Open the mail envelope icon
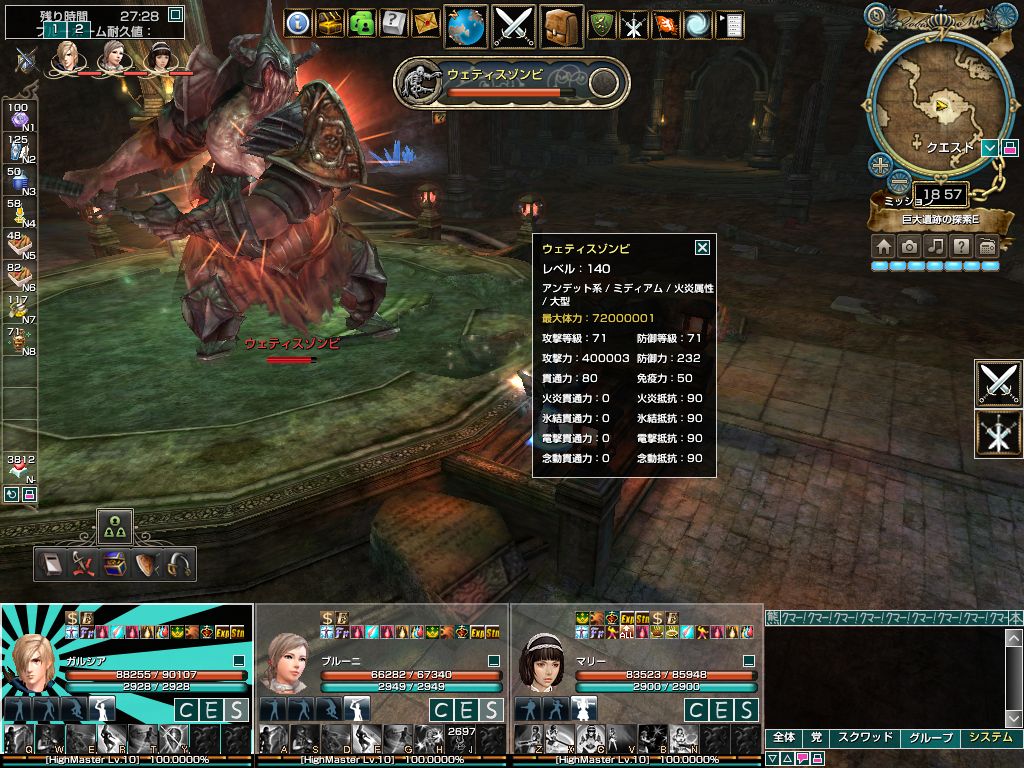 pyautogui.click(x=426, y=23)
